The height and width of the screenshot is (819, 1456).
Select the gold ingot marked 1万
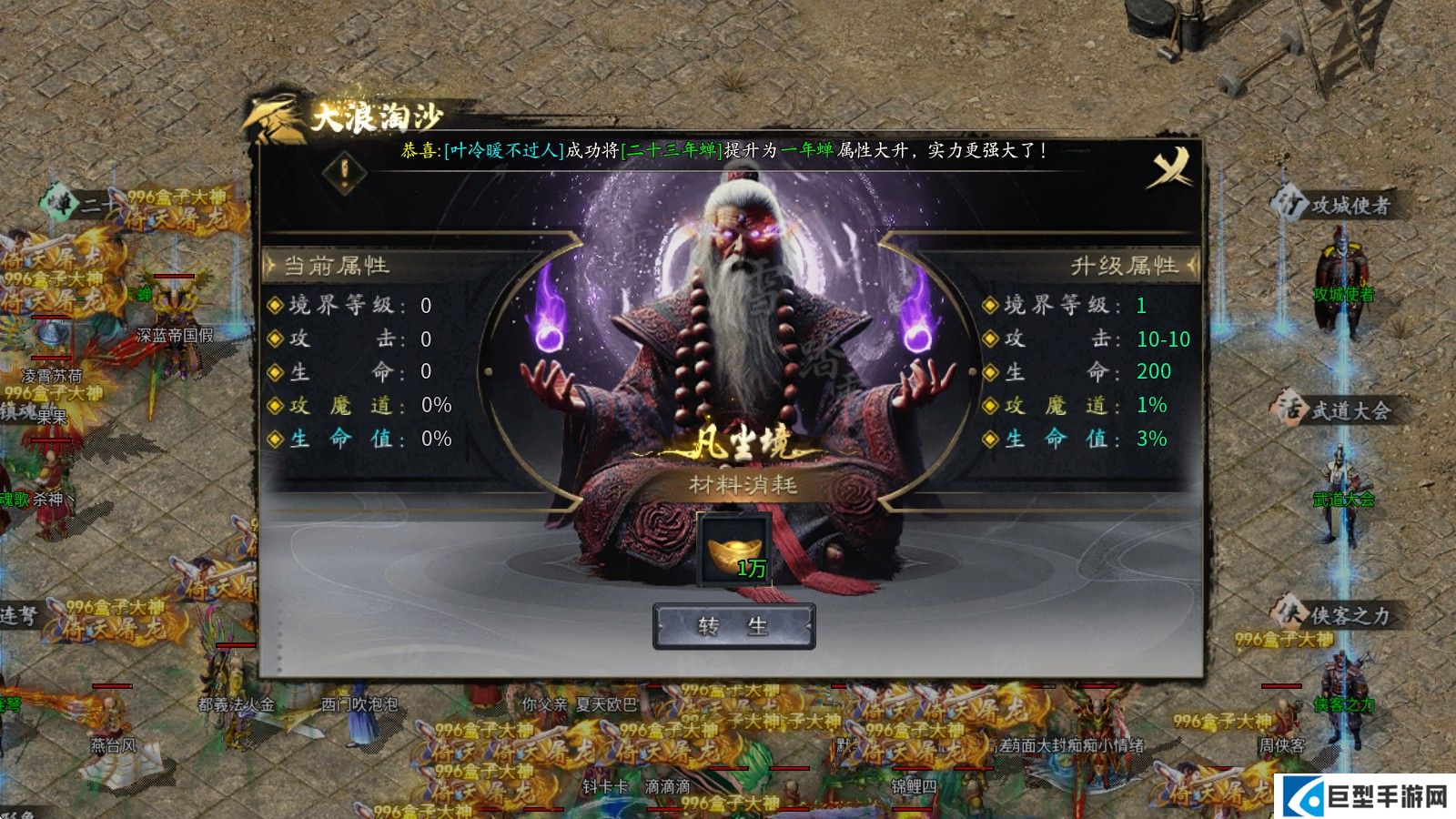tap(733, 548)
